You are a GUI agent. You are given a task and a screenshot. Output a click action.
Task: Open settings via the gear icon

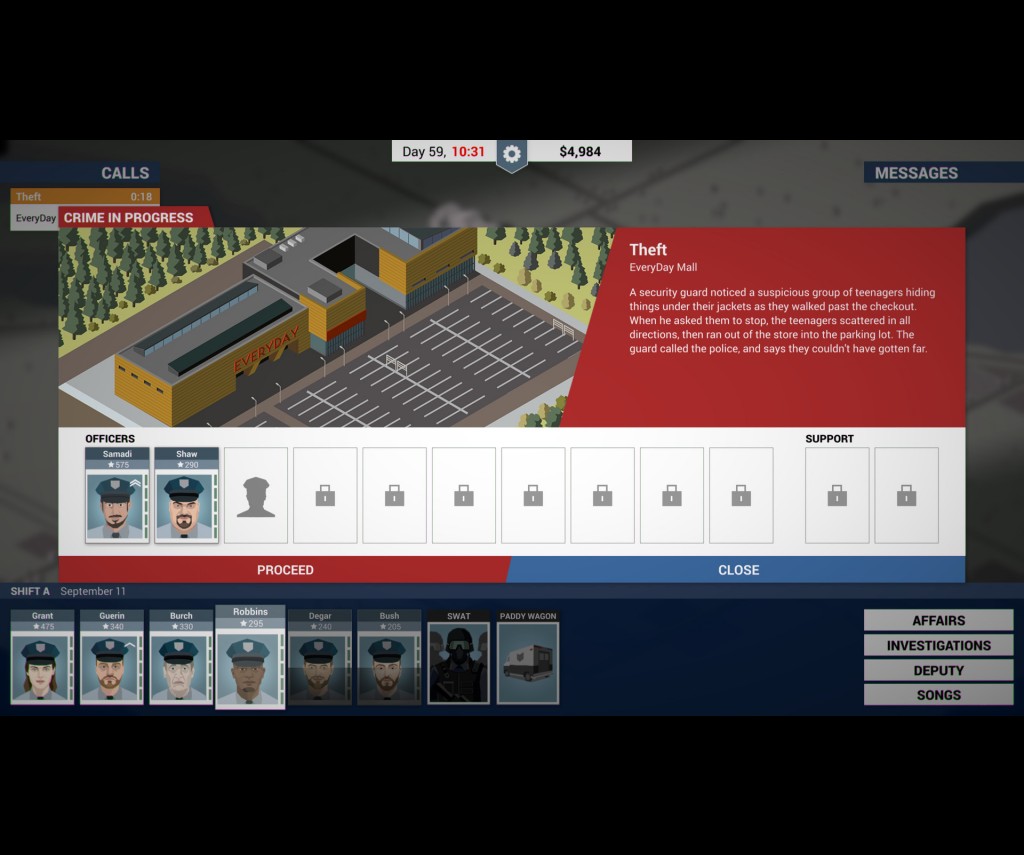[x=512, y=153]
